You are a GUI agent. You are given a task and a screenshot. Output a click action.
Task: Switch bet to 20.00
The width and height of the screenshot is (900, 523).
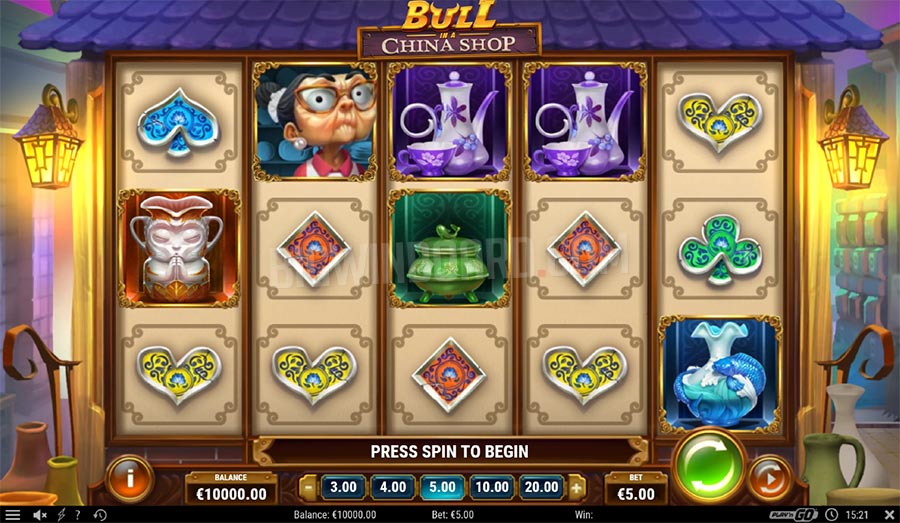click(x=543, y=487)
